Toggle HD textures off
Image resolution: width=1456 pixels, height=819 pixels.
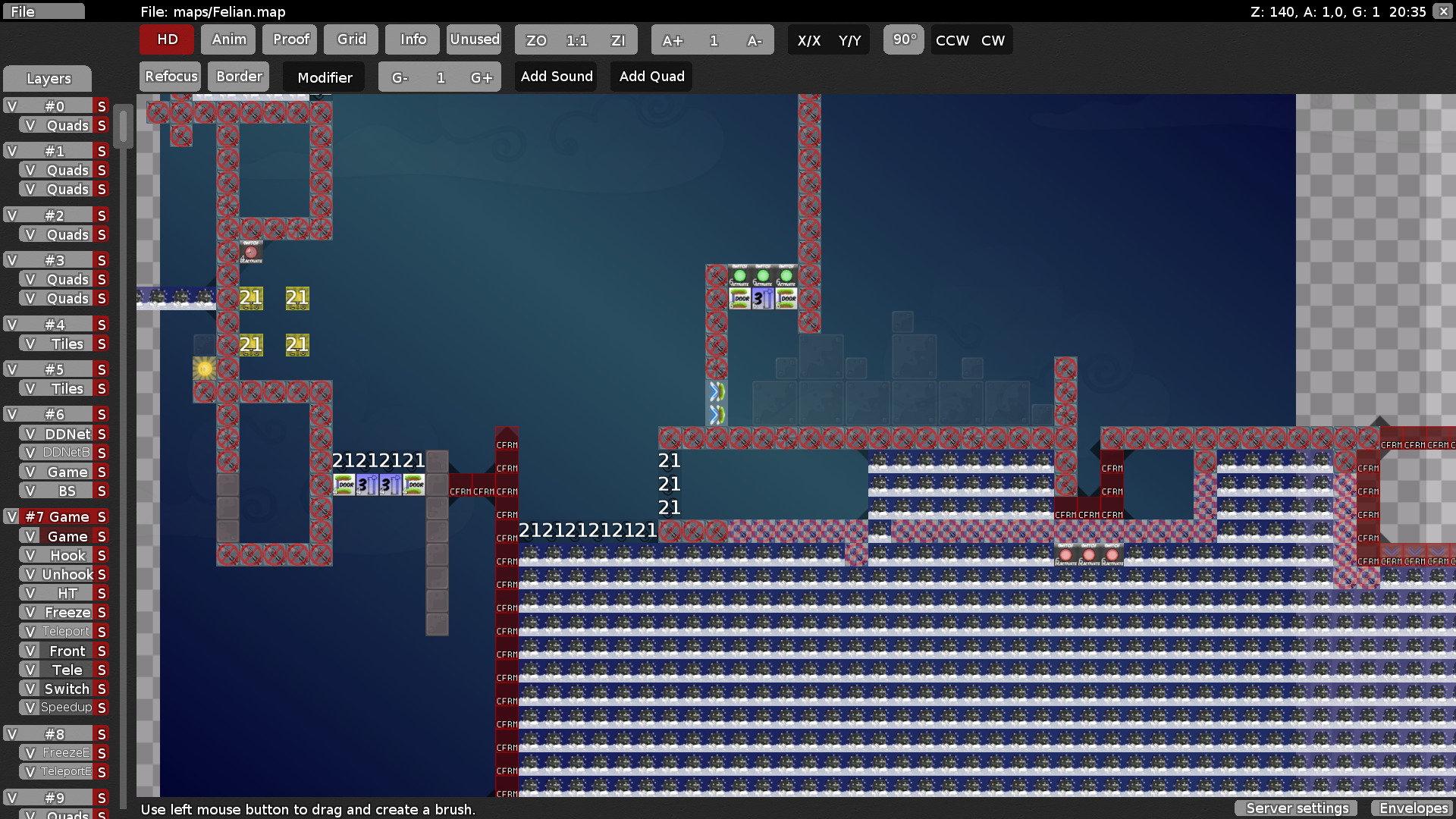coord(166,39)
